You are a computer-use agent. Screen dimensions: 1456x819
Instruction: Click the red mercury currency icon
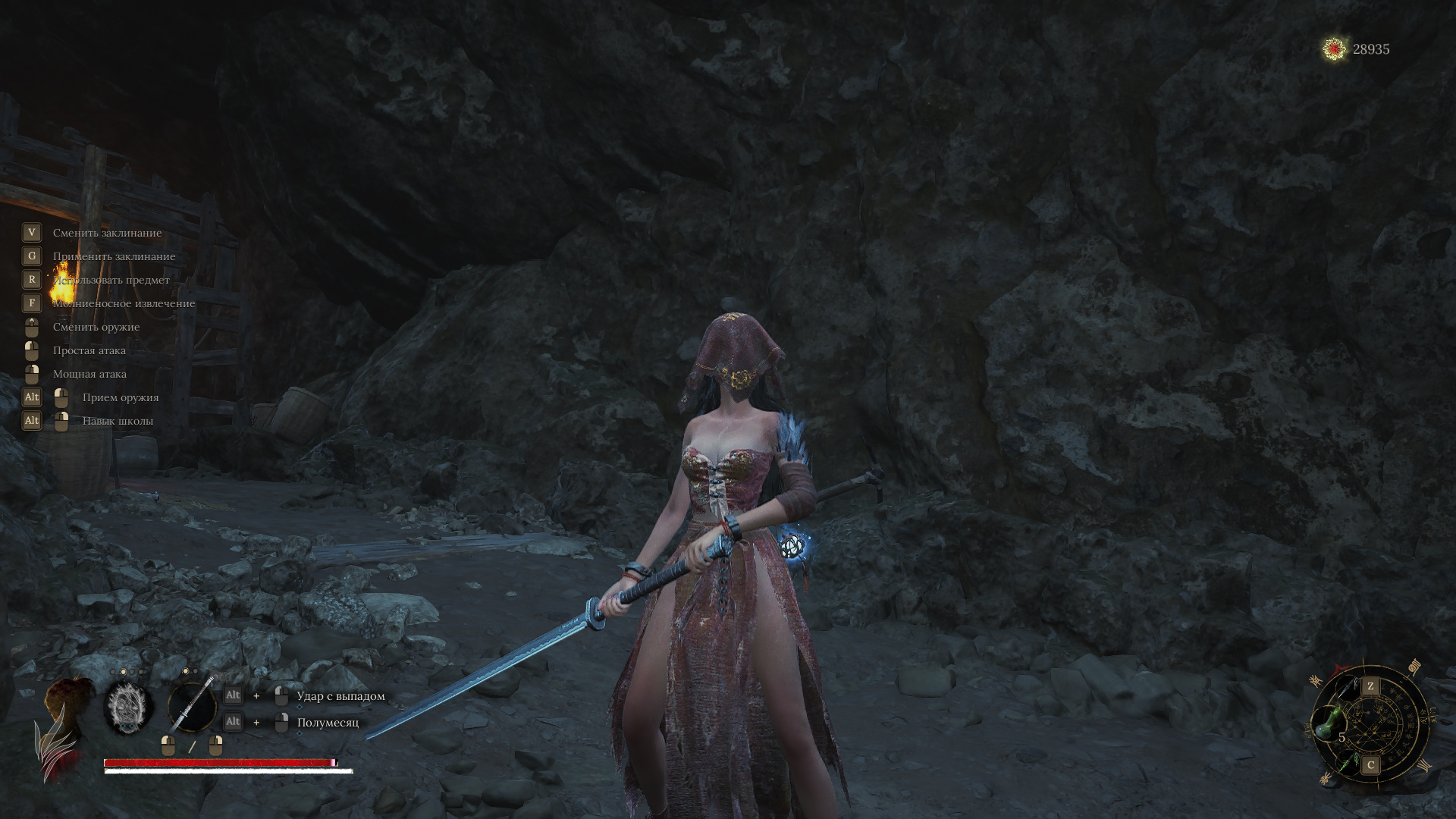[1334, 49]
